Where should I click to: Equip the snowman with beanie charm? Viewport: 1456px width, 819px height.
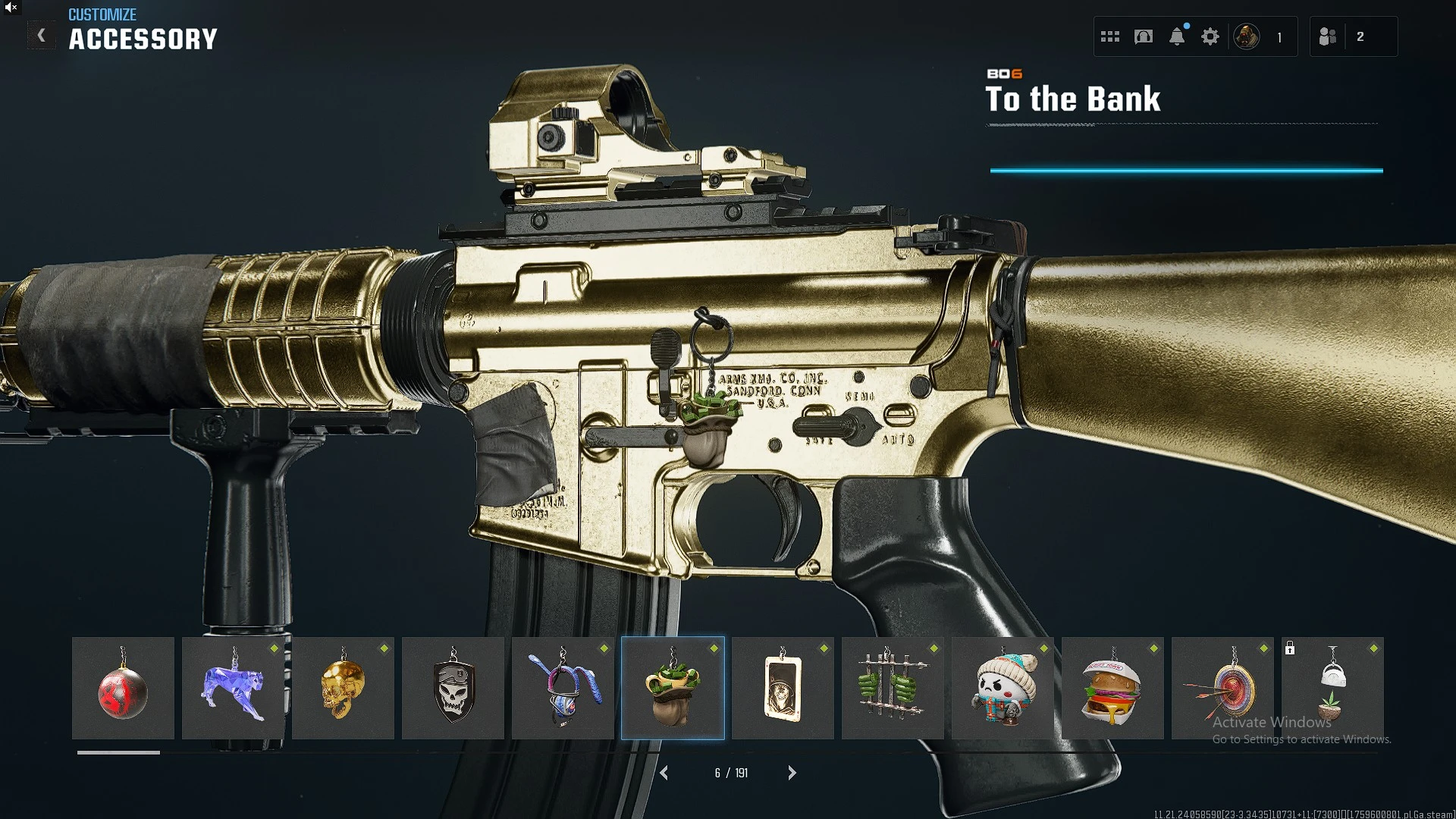(1003, 689)
